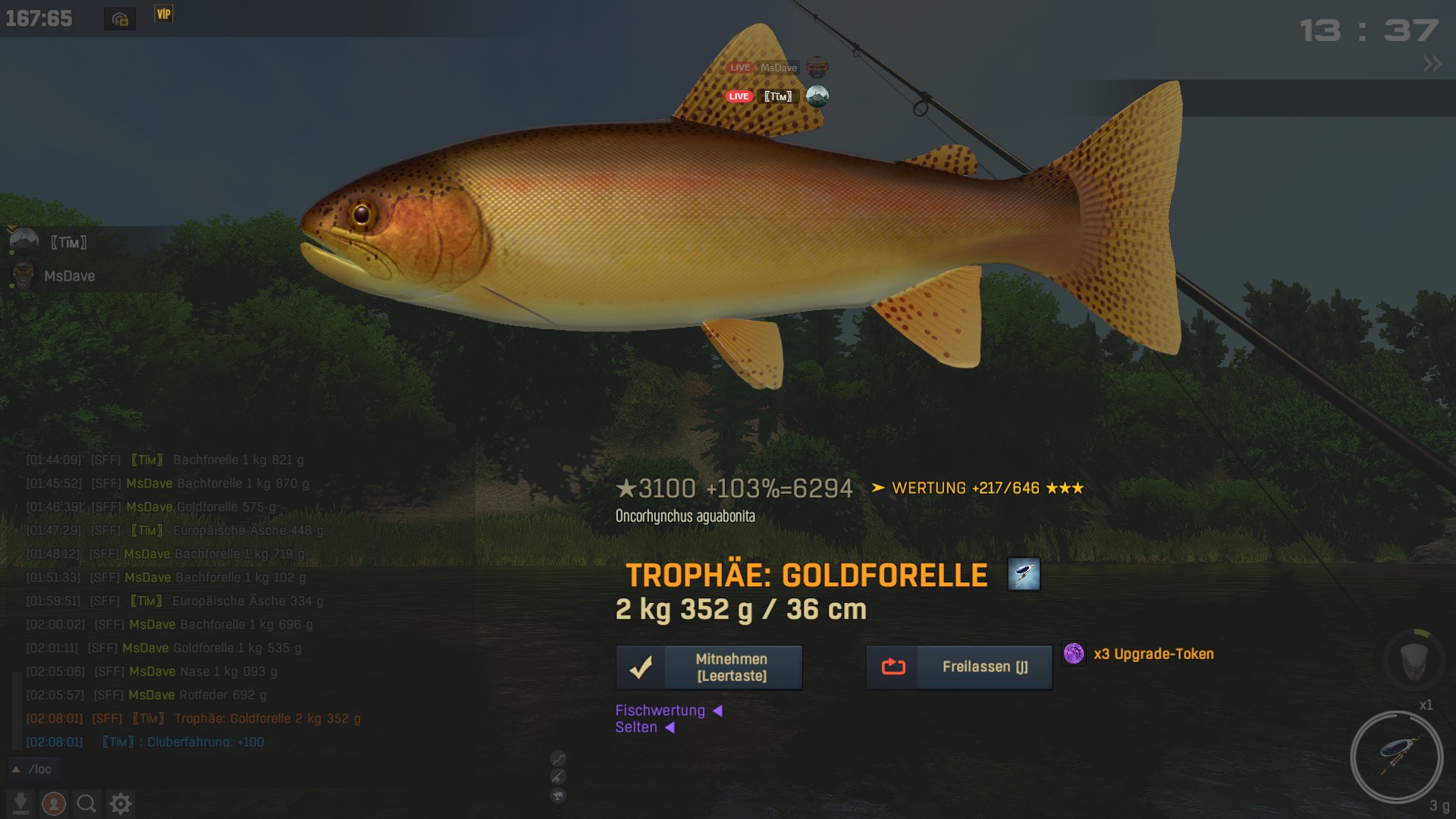Click the download arrow icon
The image size is (1456, 819).
[20, 803]
